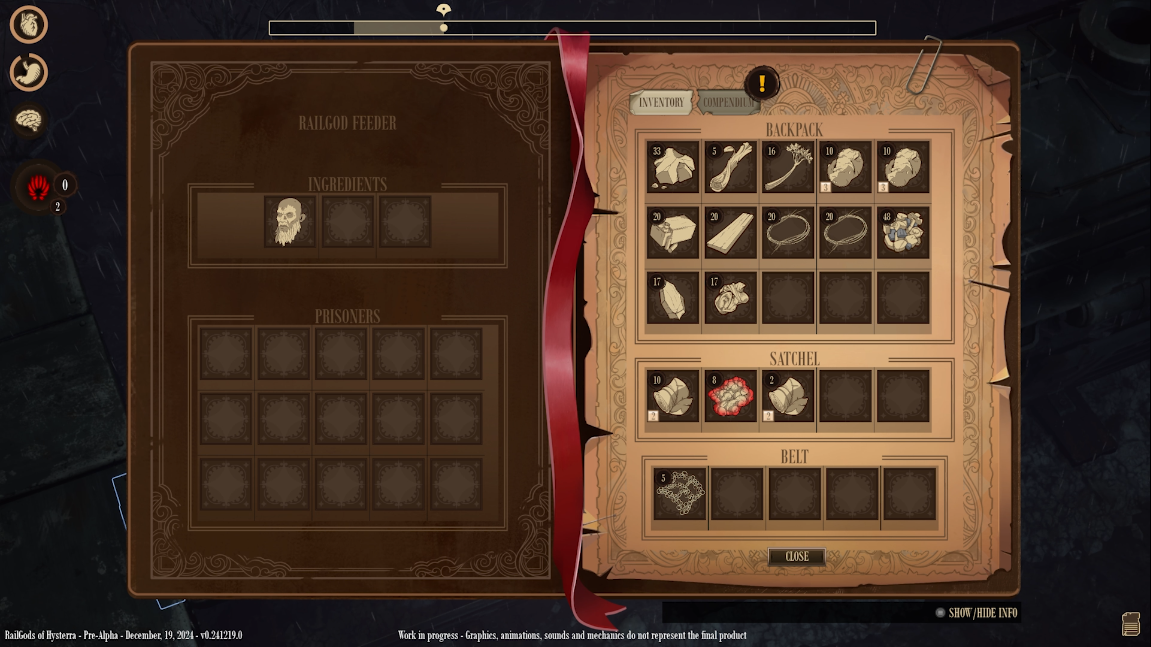Pick the stack of 33 stone rubble

tap(672, 166)
